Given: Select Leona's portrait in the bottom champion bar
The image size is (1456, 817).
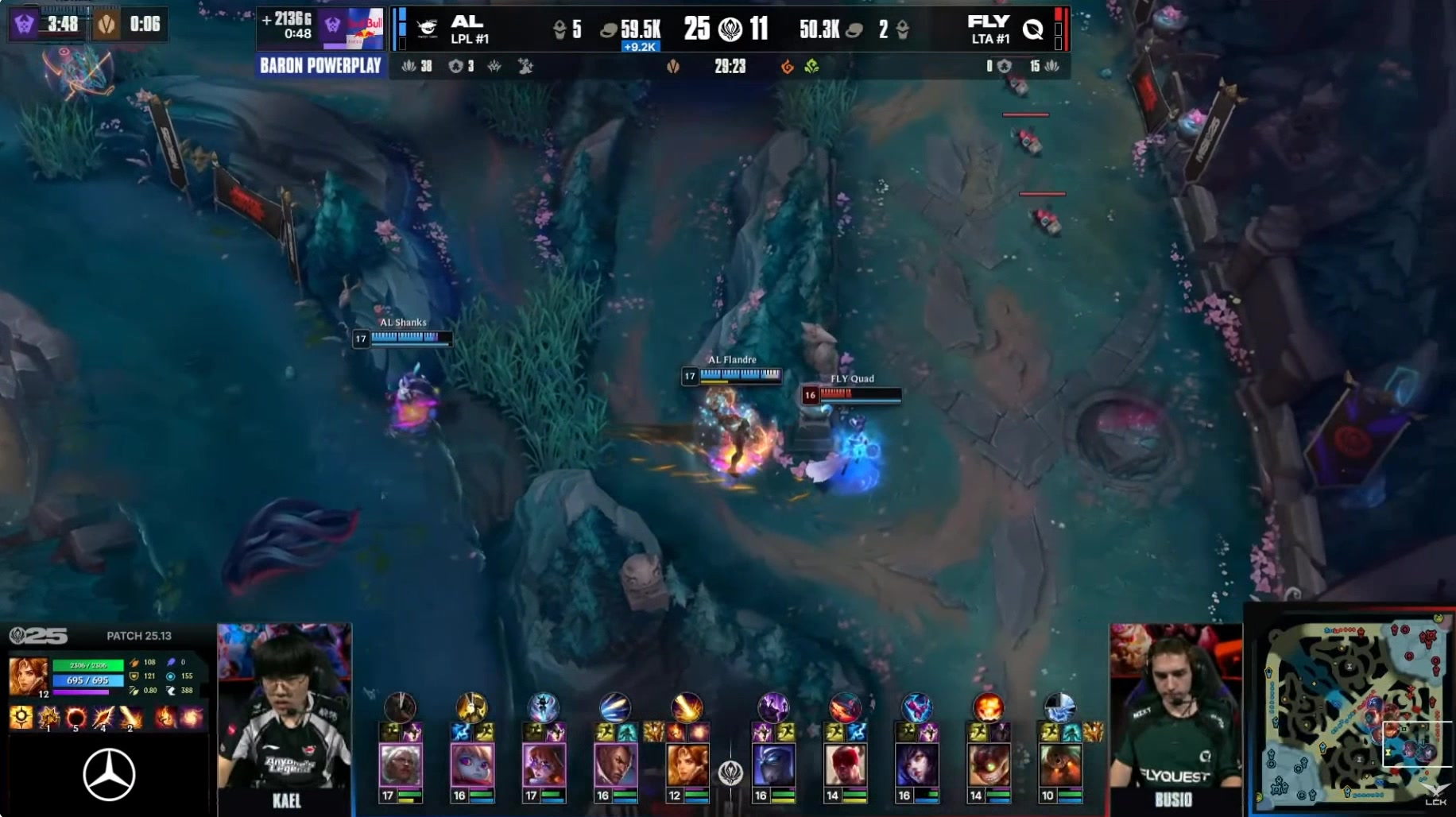Looking at the screenshot, I should point(687,765).
